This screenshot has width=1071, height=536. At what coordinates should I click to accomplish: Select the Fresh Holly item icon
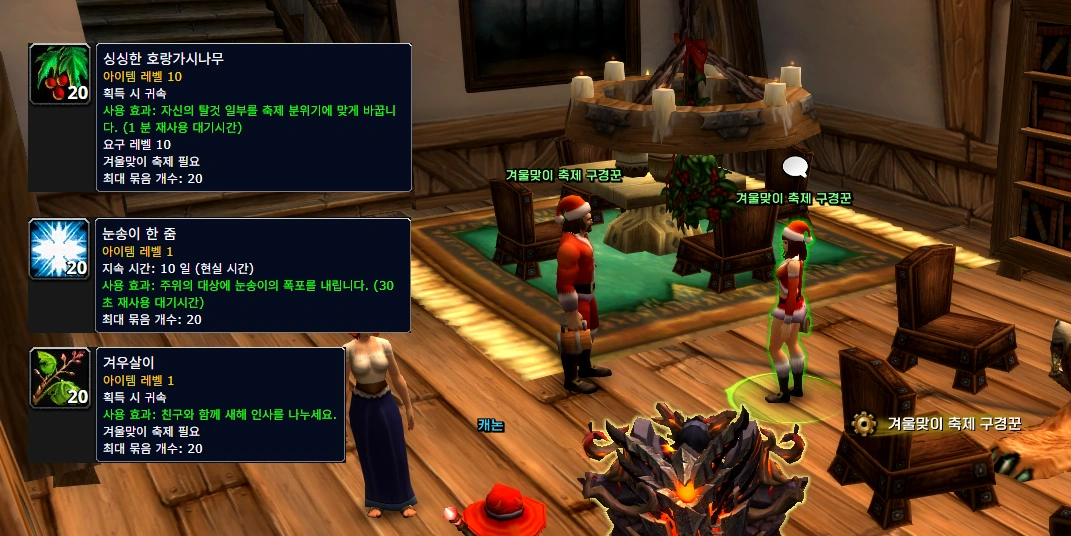point(60,74)
